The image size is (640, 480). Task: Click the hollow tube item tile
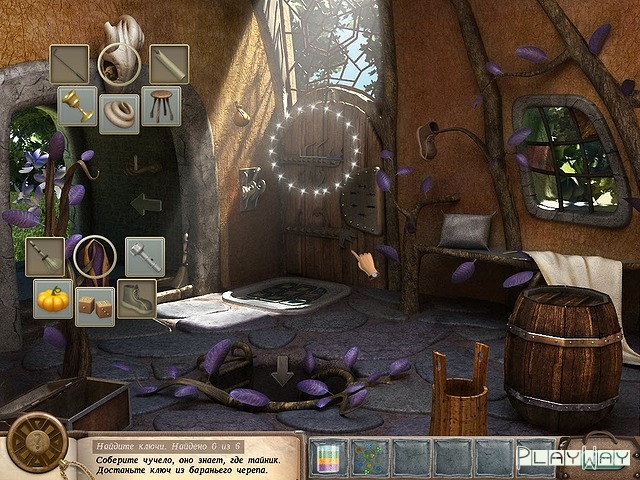click(x=169, y=64)
